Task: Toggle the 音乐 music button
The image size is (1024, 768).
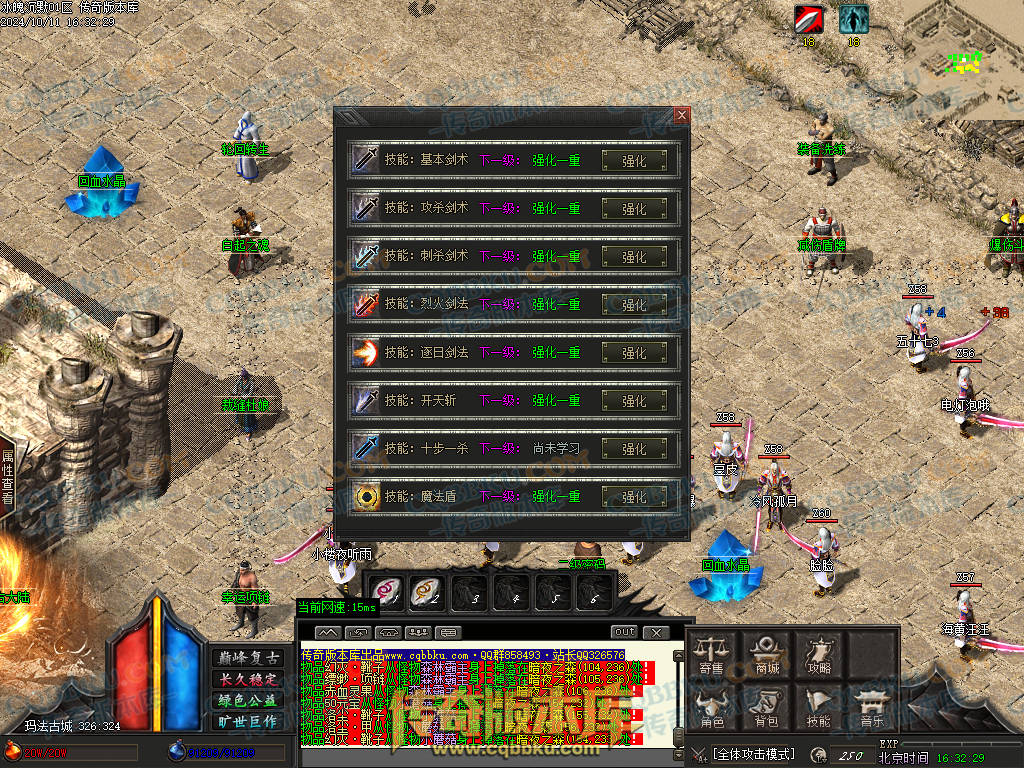Action: (872, 708)
